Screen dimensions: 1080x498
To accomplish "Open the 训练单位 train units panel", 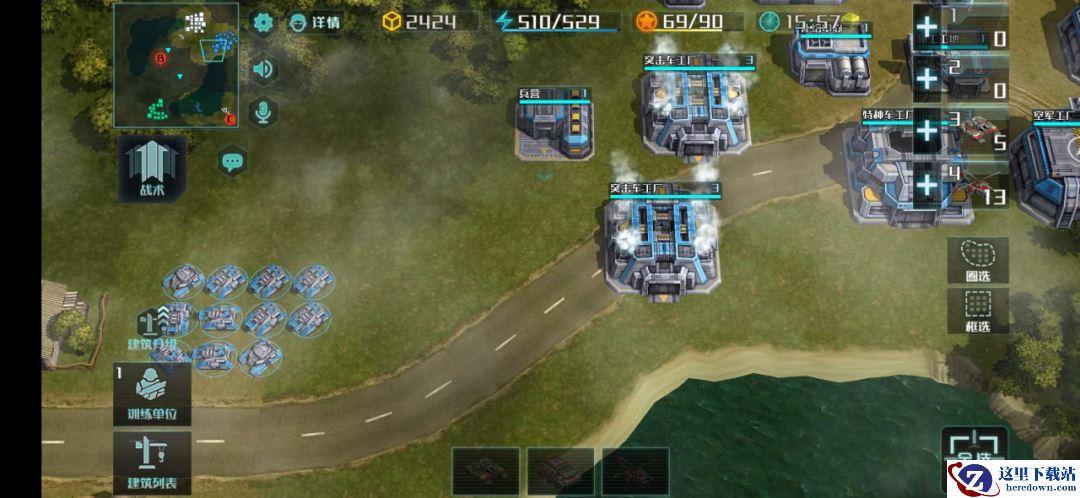I will (152, 394).
